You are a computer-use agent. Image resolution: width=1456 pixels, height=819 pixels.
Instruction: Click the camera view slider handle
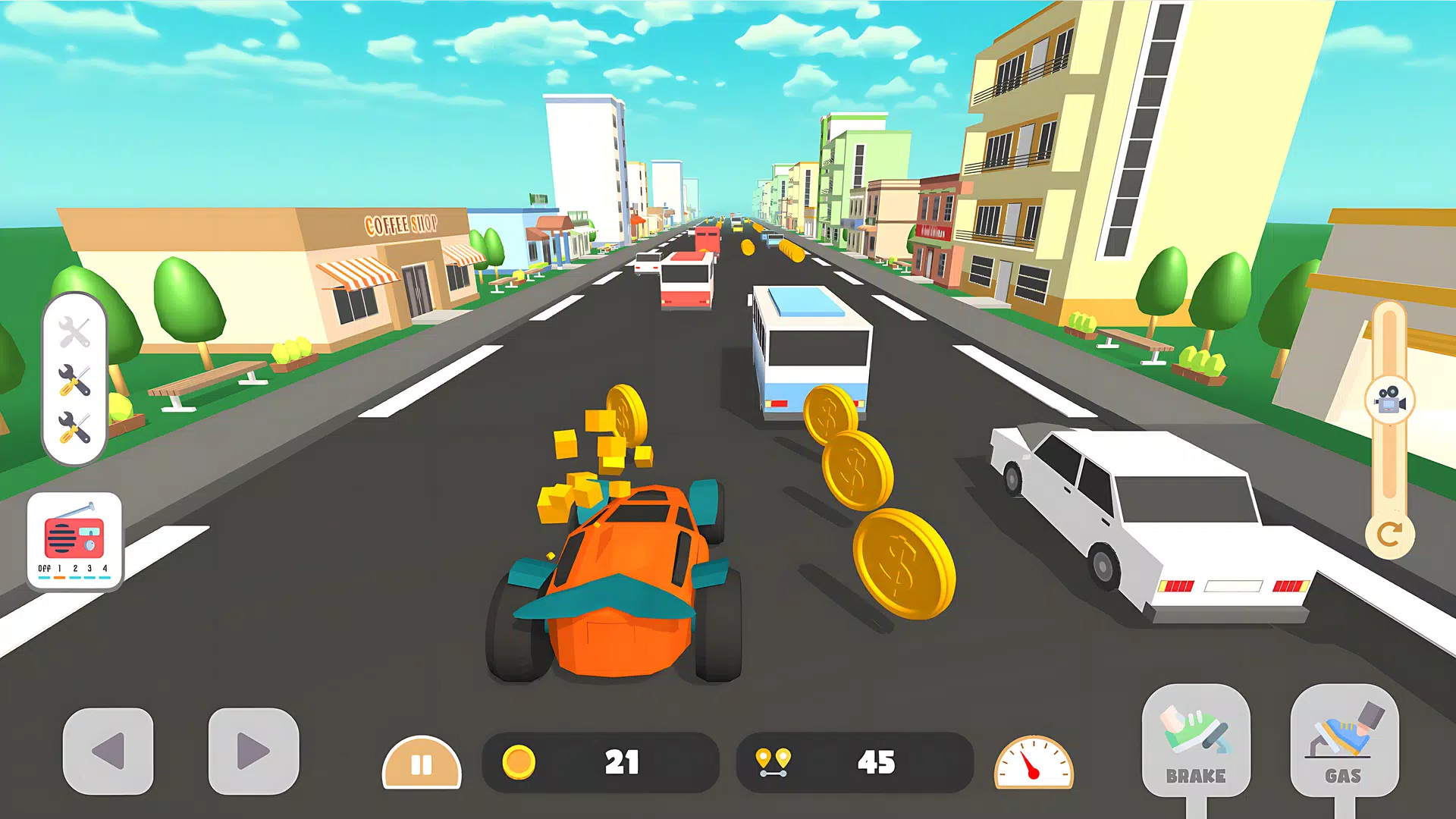pyautogui.click(x=1389, y=400)
